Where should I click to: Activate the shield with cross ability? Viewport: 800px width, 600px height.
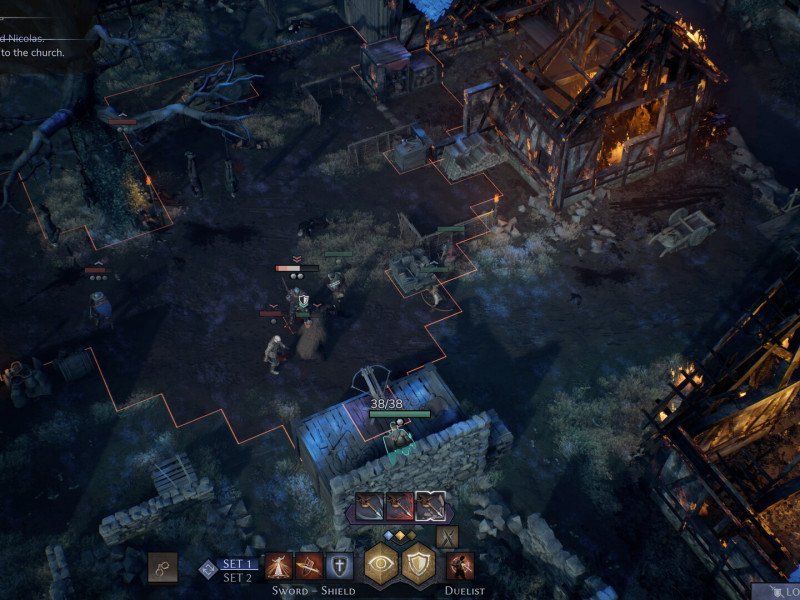(340, 566)
